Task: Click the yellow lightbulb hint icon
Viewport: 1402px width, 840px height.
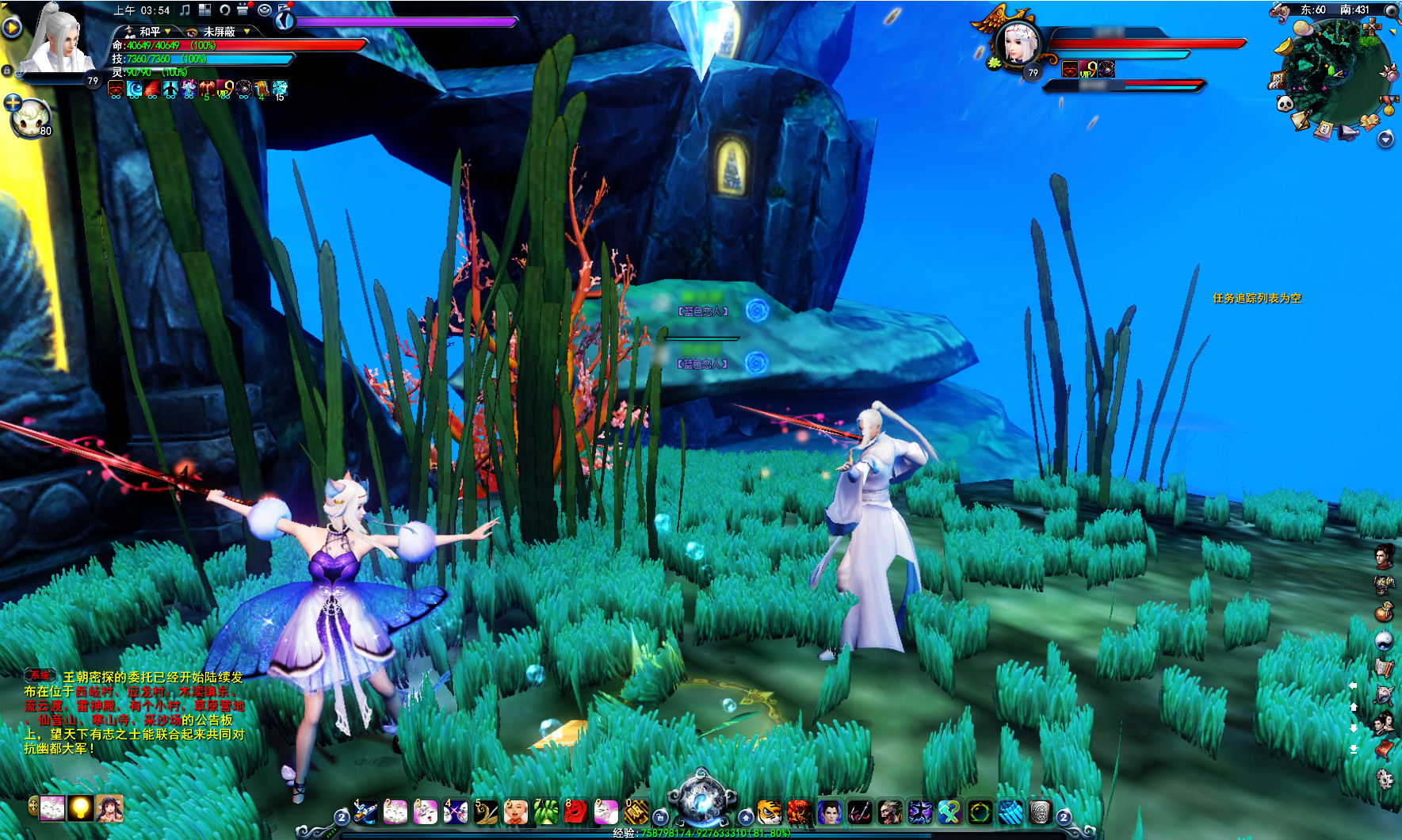Action: [79, 808]
